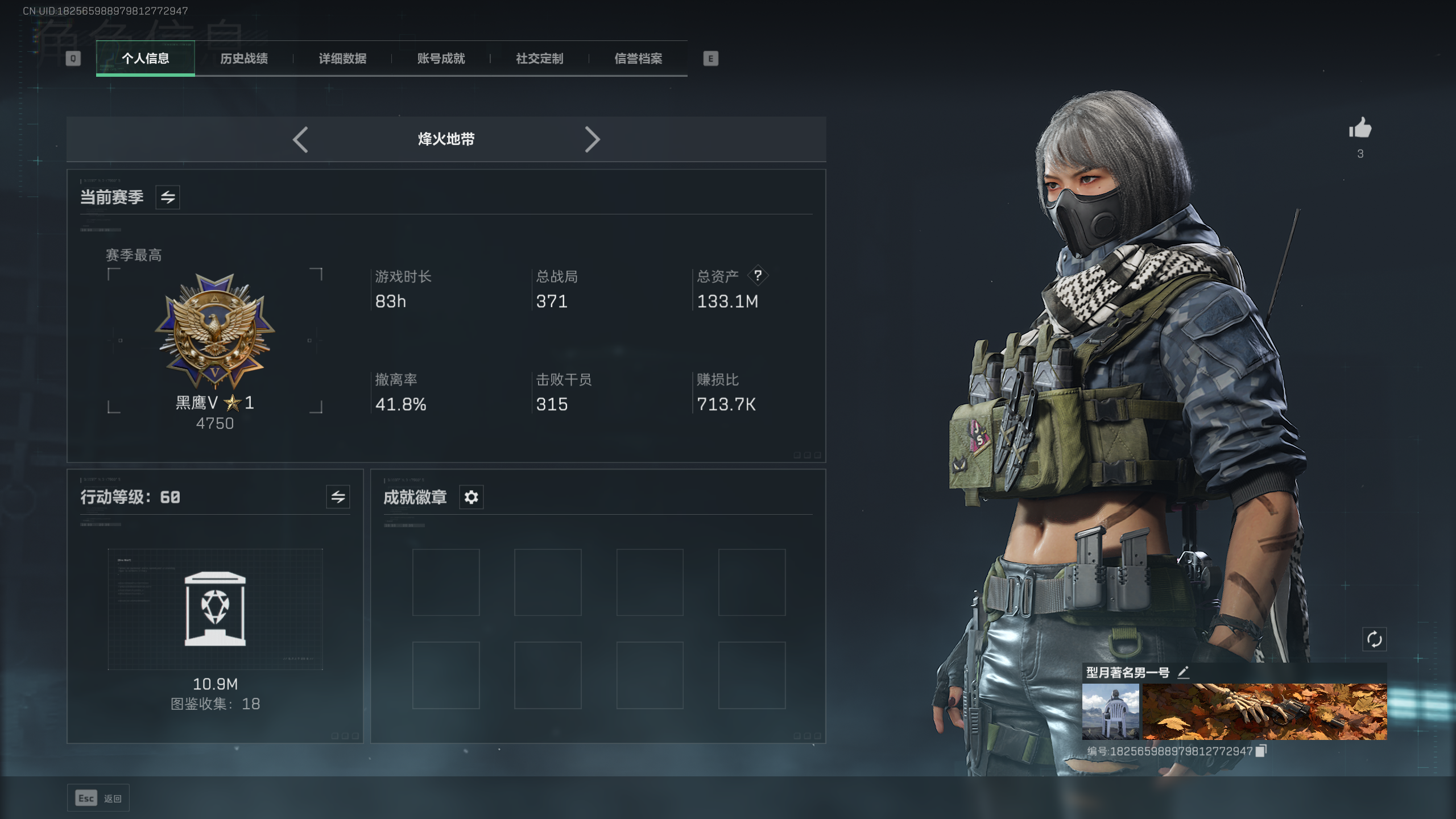
Task: Select the autumn leaves profile banner
Action: 1265,712
